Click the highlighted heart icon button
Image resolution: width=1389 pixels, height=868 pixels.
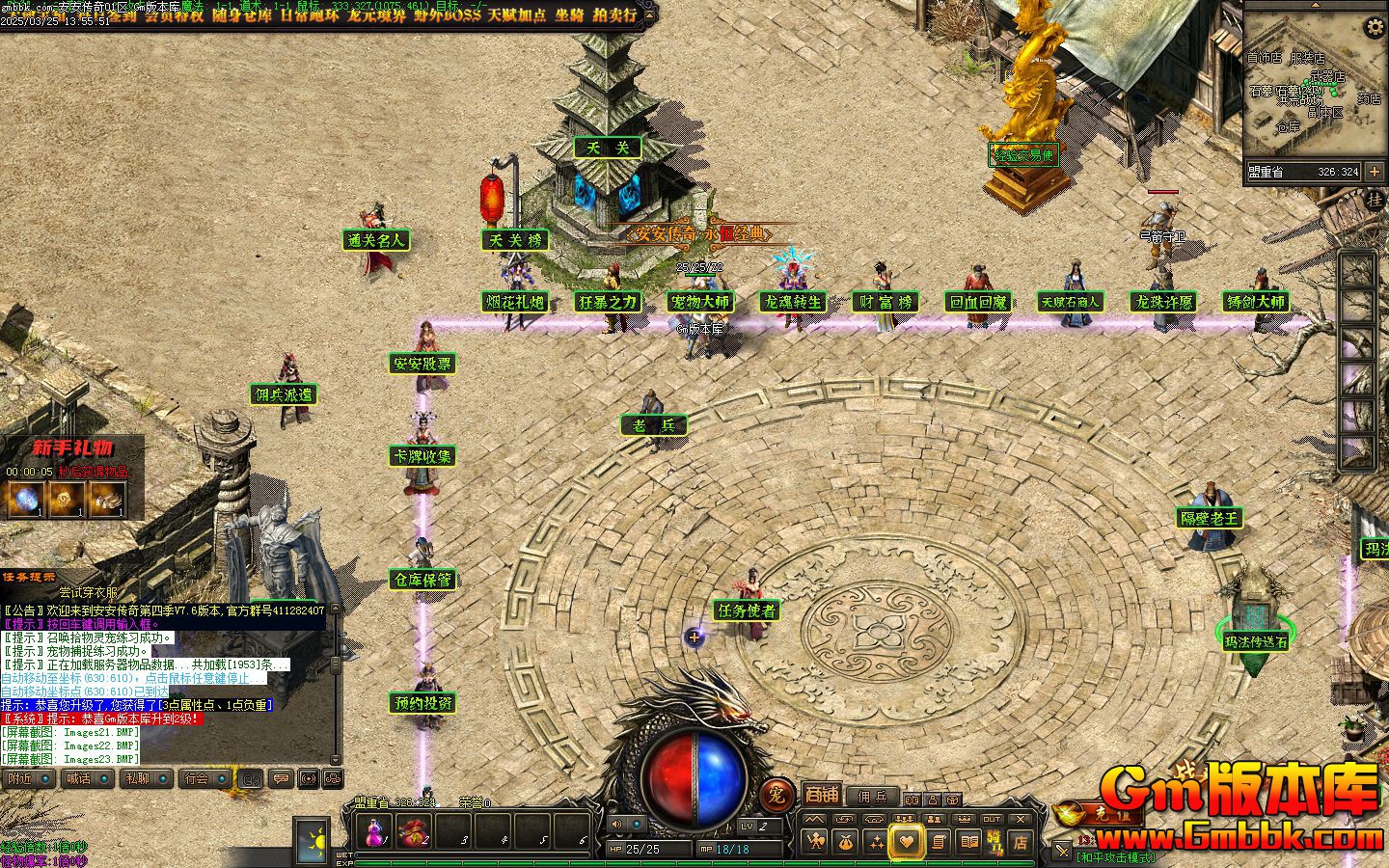[906, 842]
